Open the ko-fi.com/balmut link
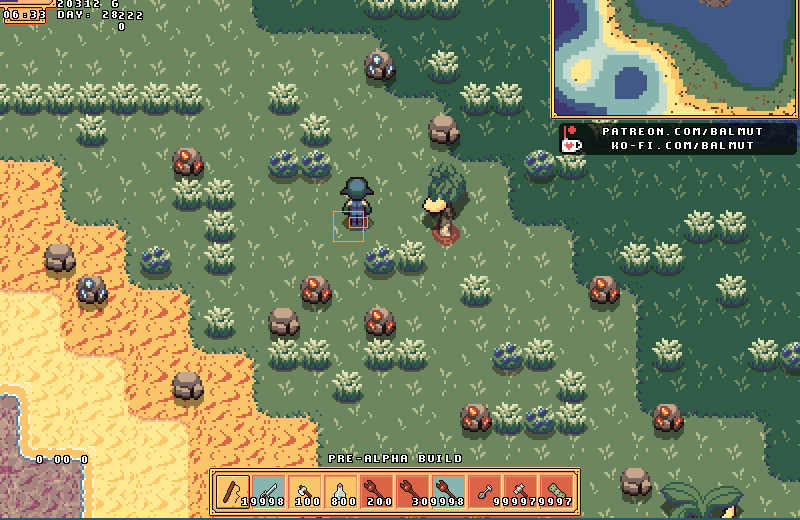The height and width of the screenshot is (520, 800). coord(682,146)
